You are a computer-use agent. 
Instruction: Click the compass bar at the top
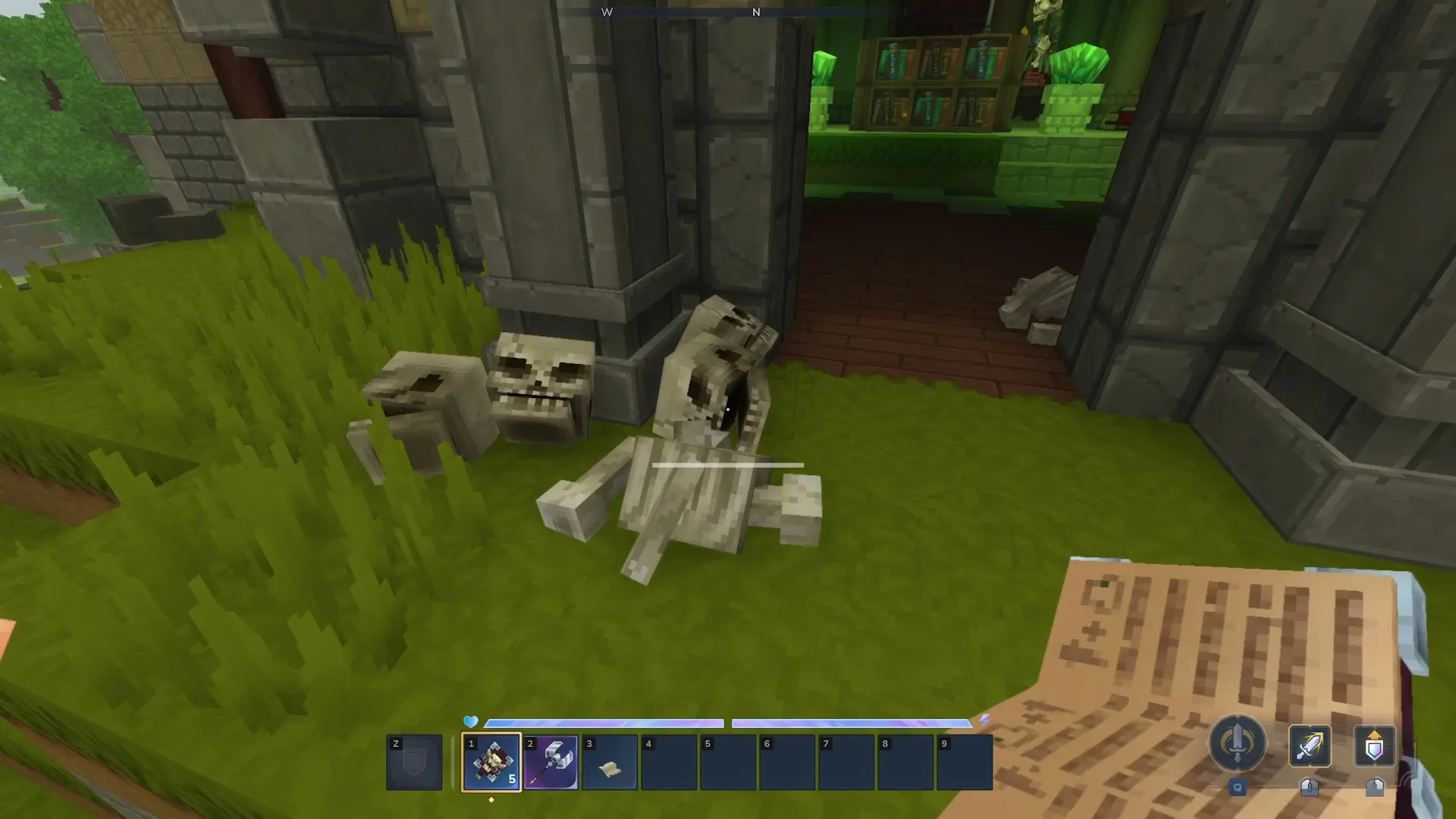coord(755,12)
